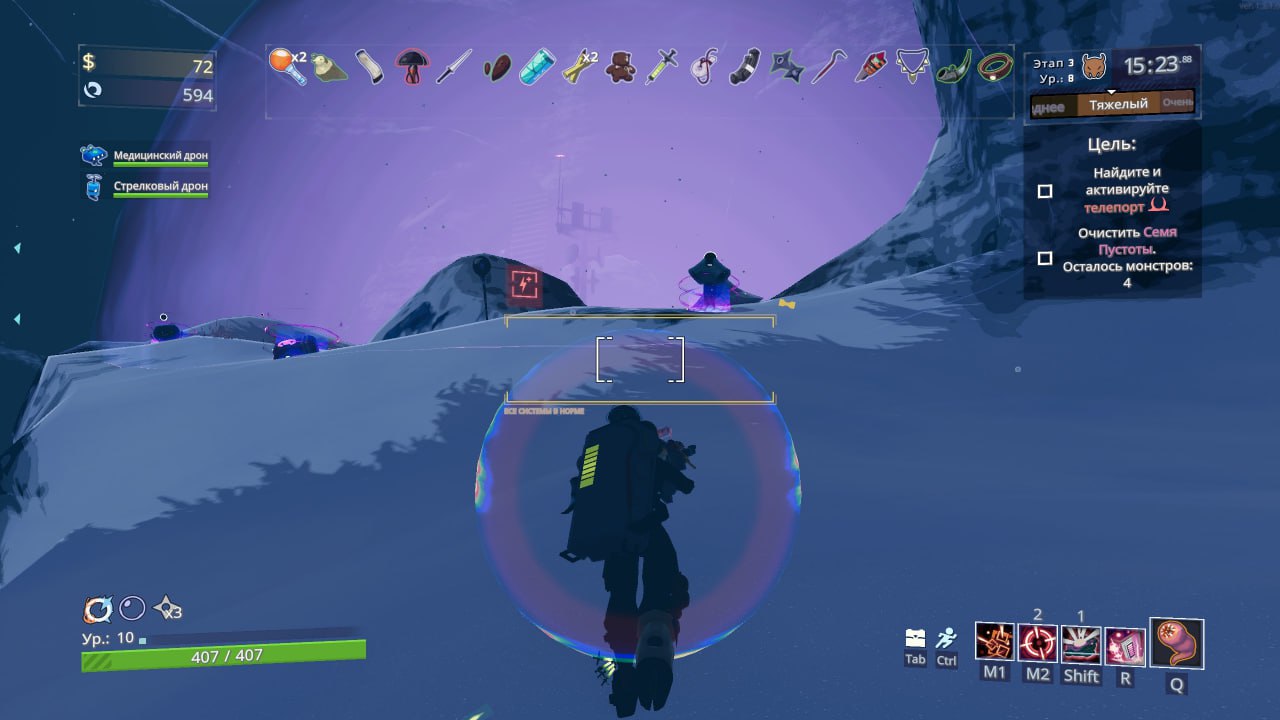Toggle the sprint runner icon
This screenshot has width=1280, height=720.
point(946,638)
